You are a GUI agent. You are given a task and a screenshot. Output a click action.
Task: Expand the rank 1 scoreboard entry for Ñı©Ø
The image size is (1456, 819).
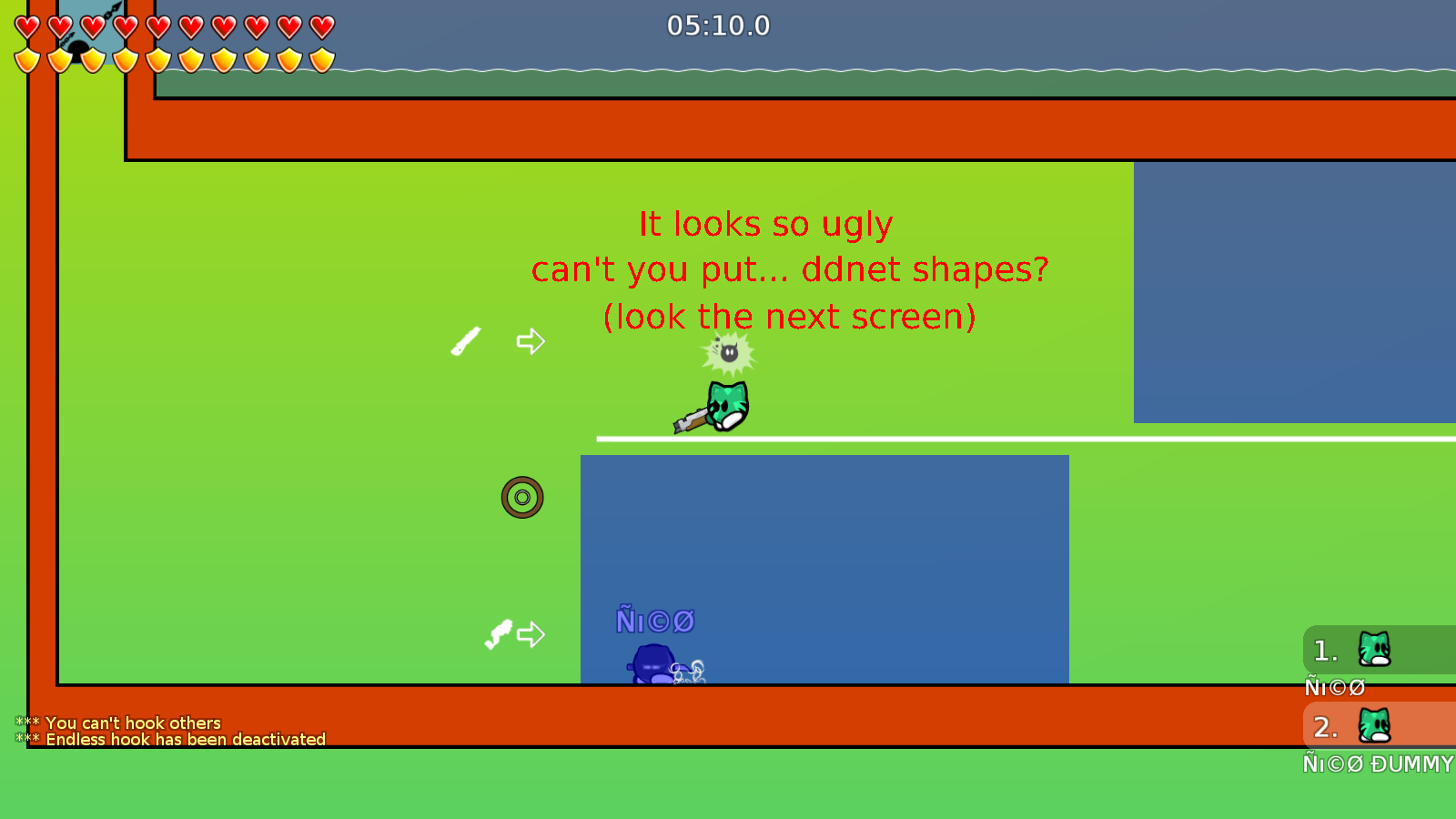coord(1347,650)
